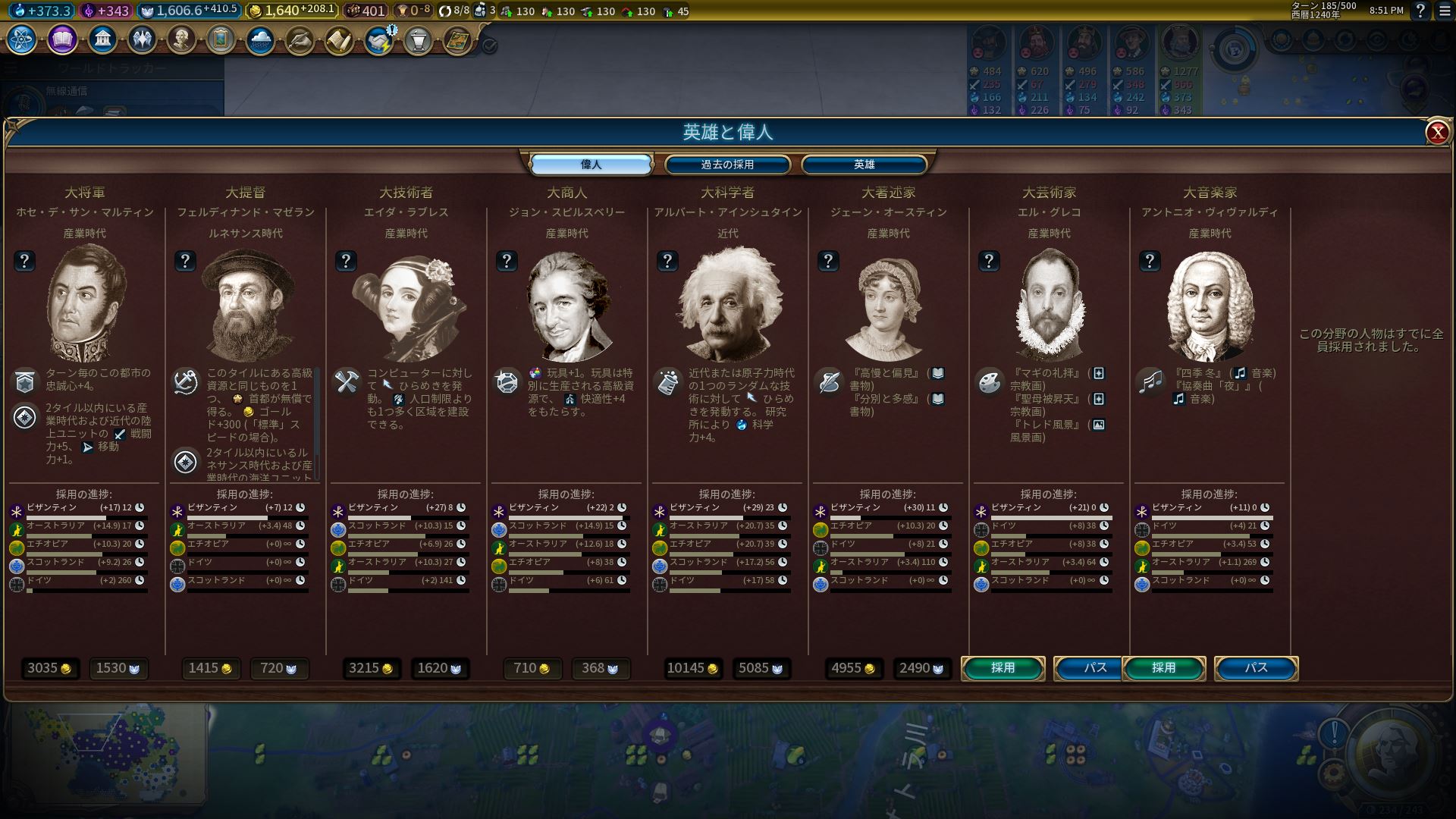Close the Heroes and Great People window
Viewport: 1456px width, 819px height.
tap(1436, 133)
